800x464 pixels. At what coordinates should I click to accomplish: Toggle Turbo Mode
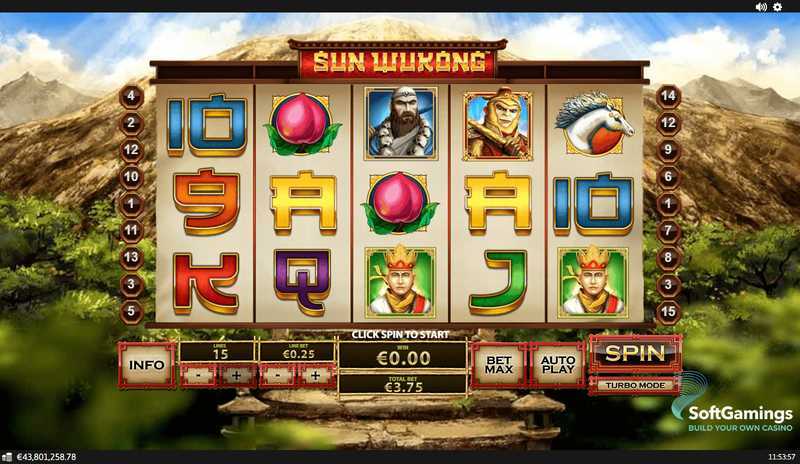[x=635, y=384]
